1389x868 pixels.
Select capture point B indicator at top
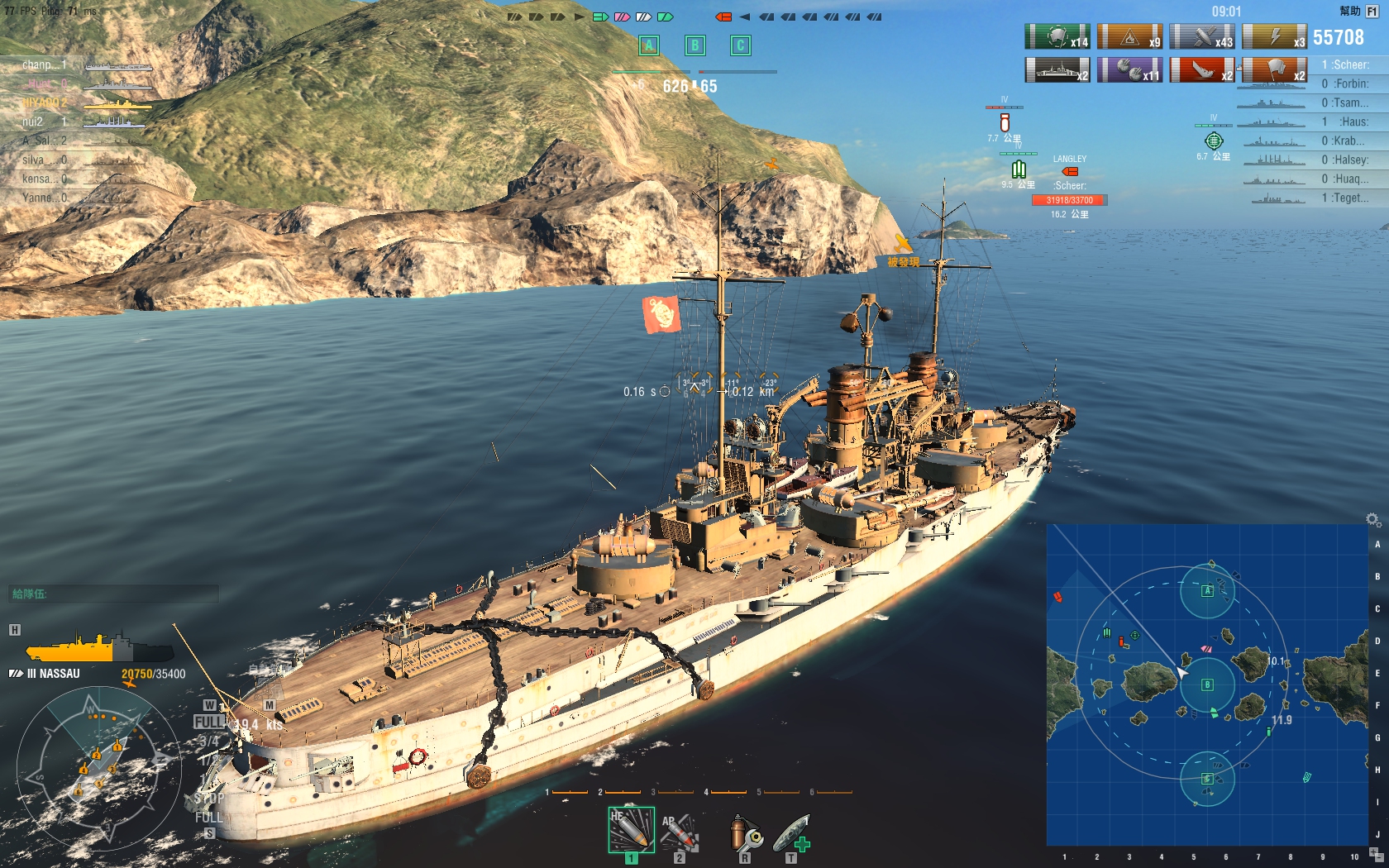coord(694,45)
